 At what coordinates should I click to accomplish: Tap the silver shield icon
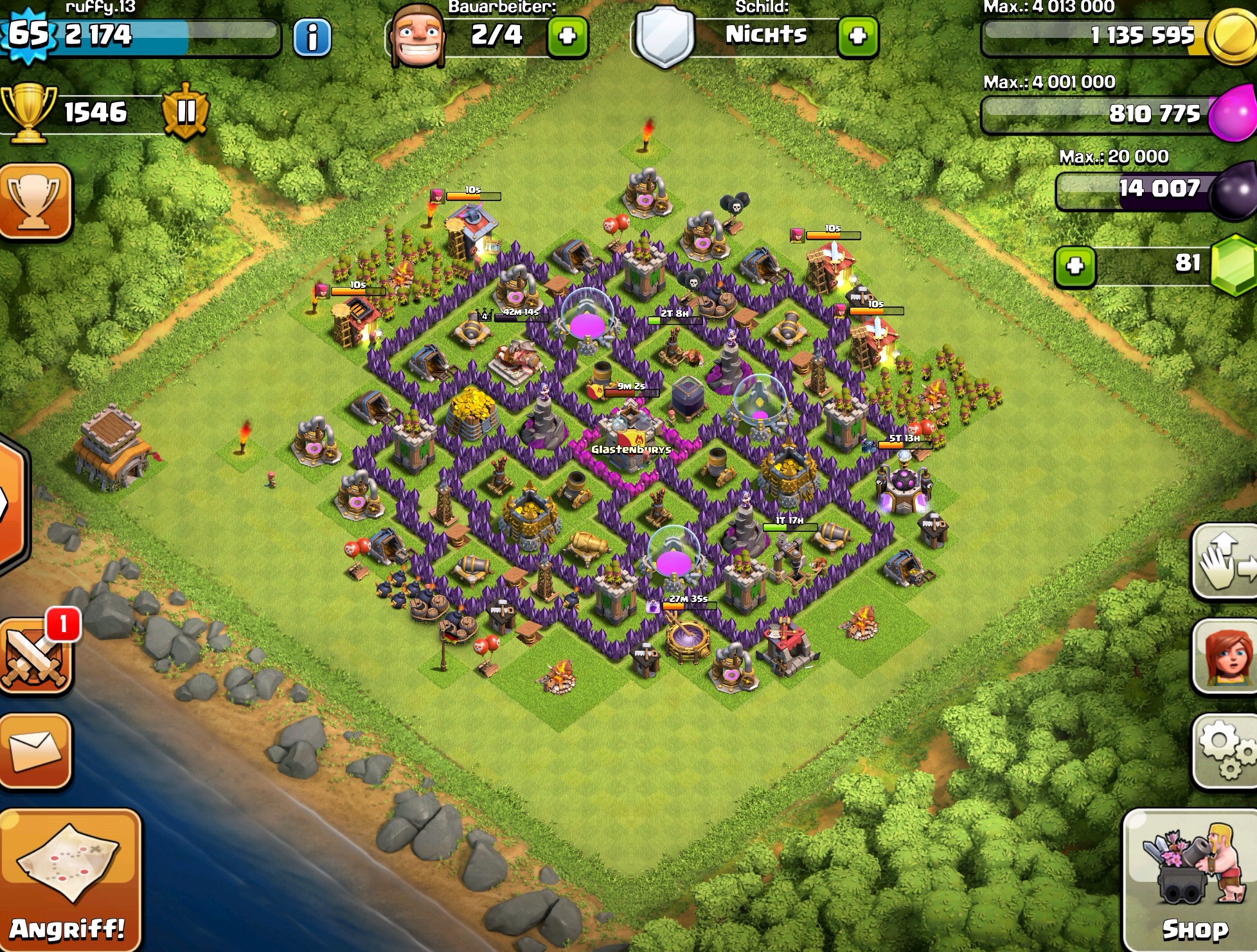pyautogui.click(x=665, y=35)
